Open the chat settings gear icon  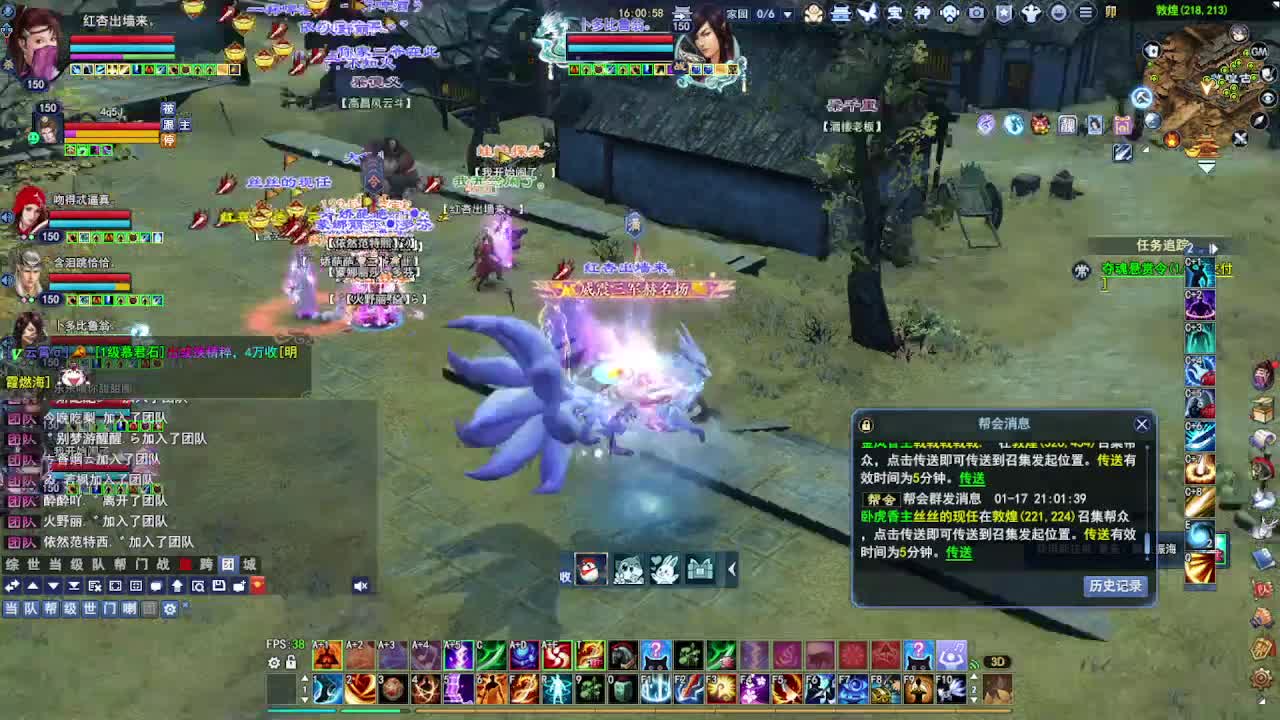pyautogui.click(x=171, y=609)
